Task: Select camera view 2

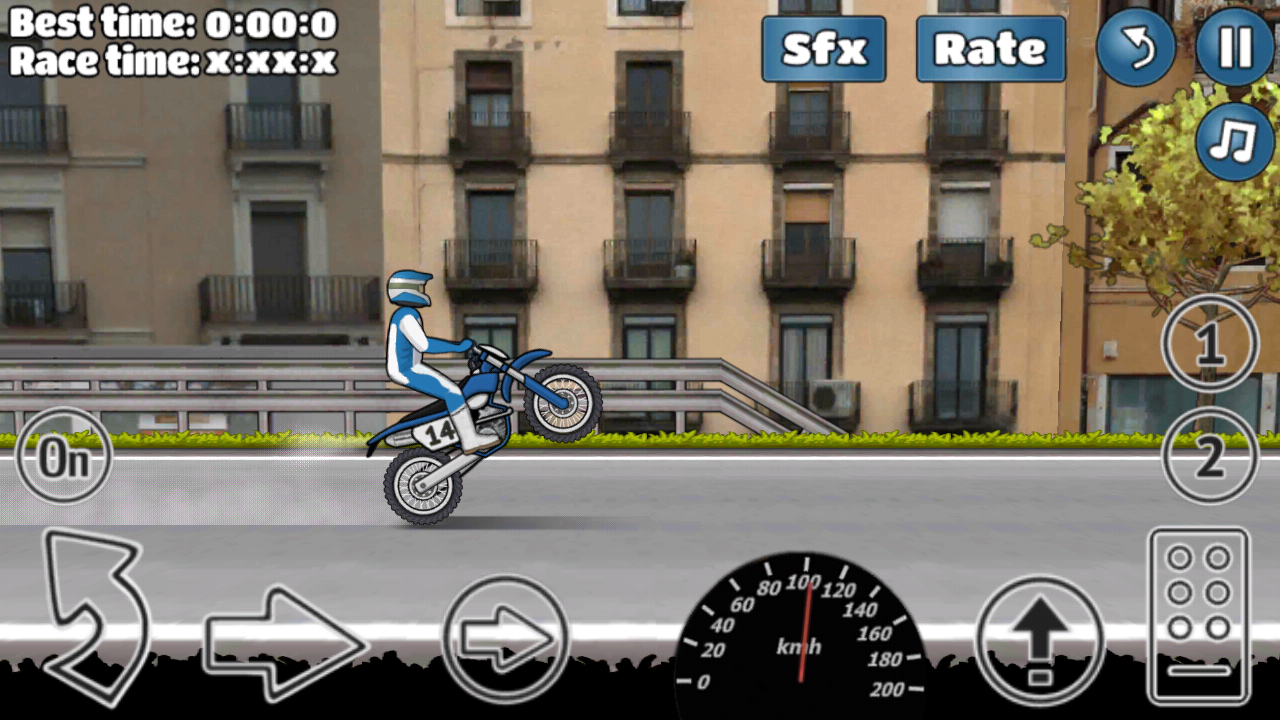Action: pos(1209,455)
